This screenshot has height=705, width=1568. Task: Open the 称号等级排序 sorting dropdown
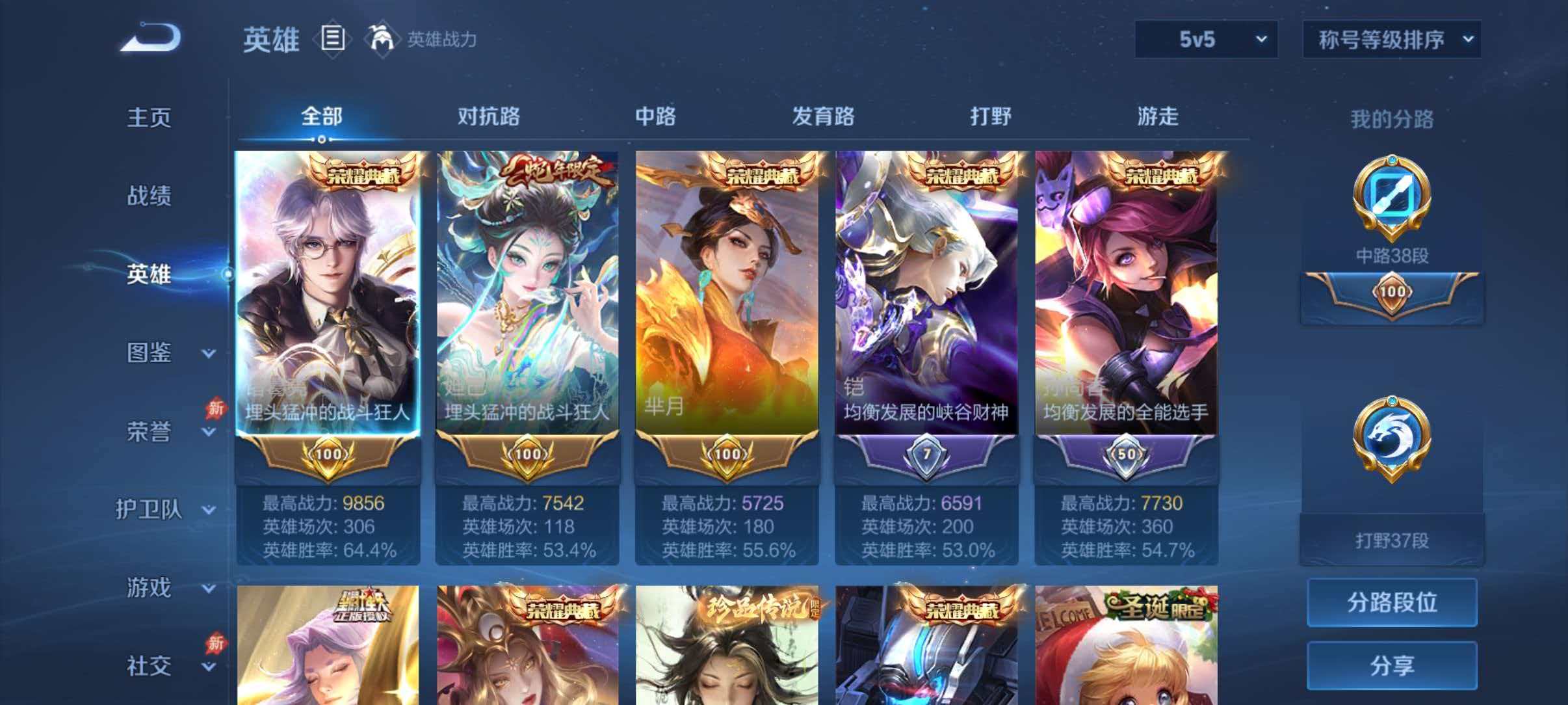1392,40
